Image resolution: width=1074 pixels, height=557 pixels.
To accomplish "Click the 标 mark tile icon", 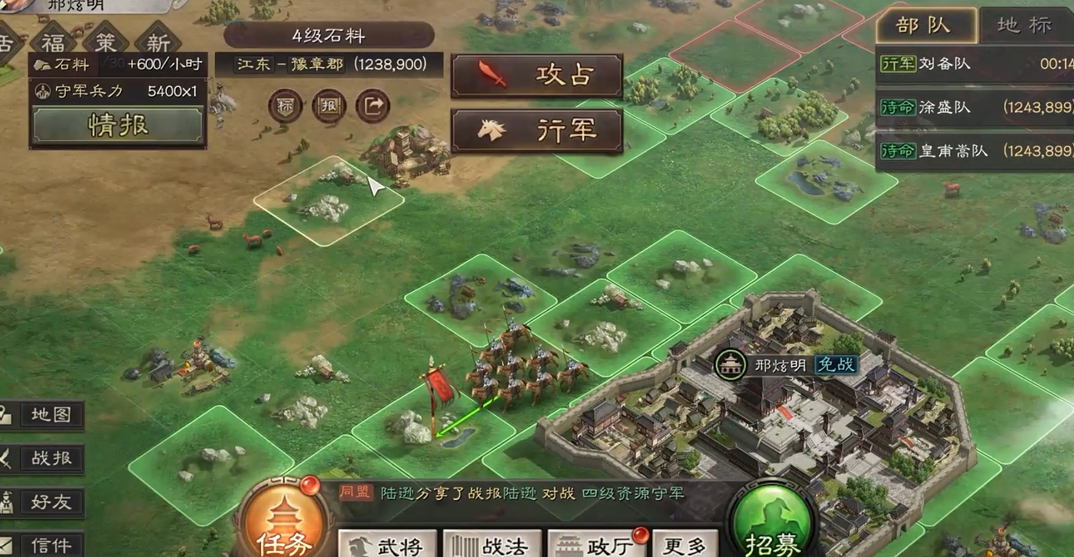I will click(x=286, y=106).
